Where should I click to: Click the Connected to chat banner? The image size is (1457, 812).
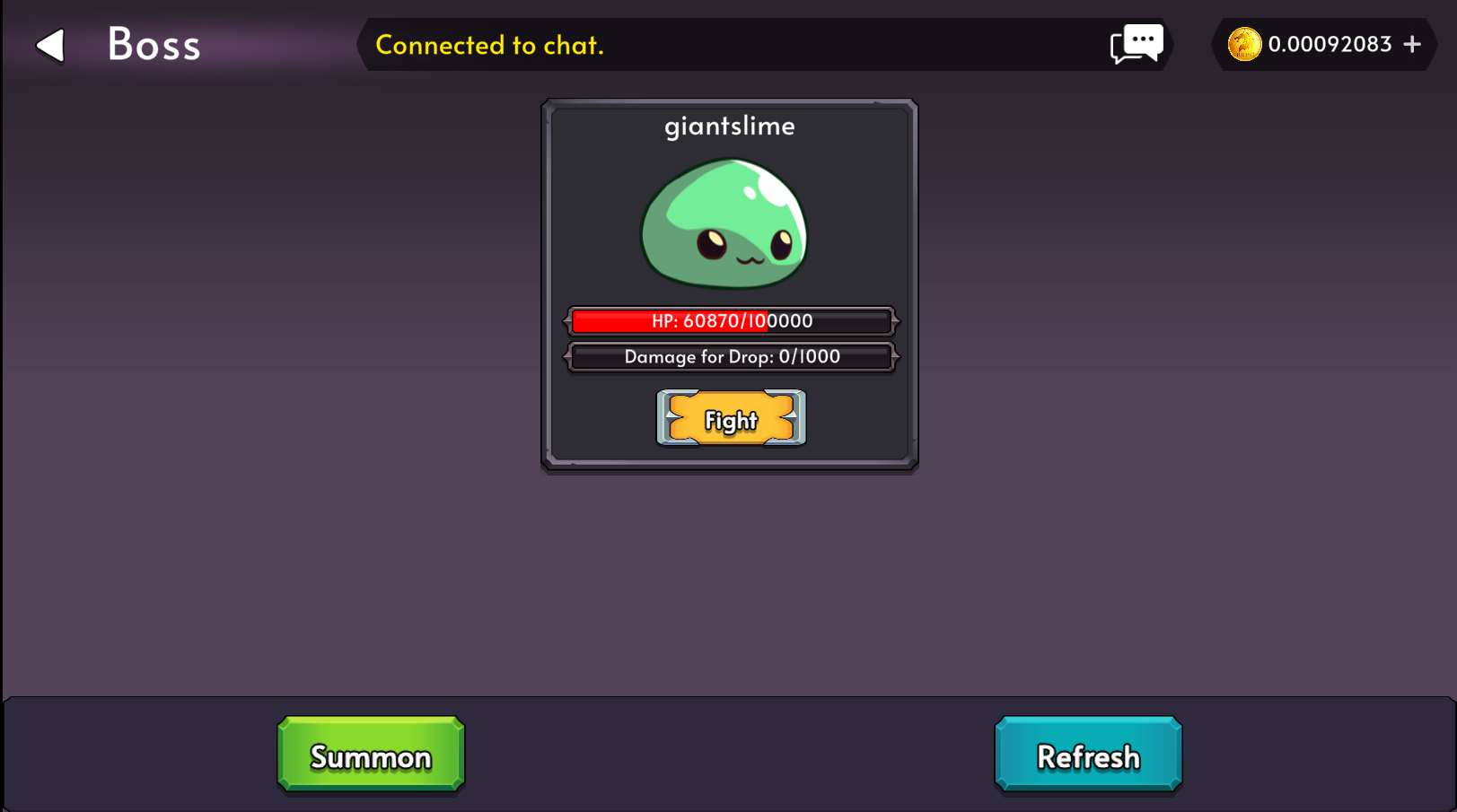pyautogui.click(x=489, y=45)
